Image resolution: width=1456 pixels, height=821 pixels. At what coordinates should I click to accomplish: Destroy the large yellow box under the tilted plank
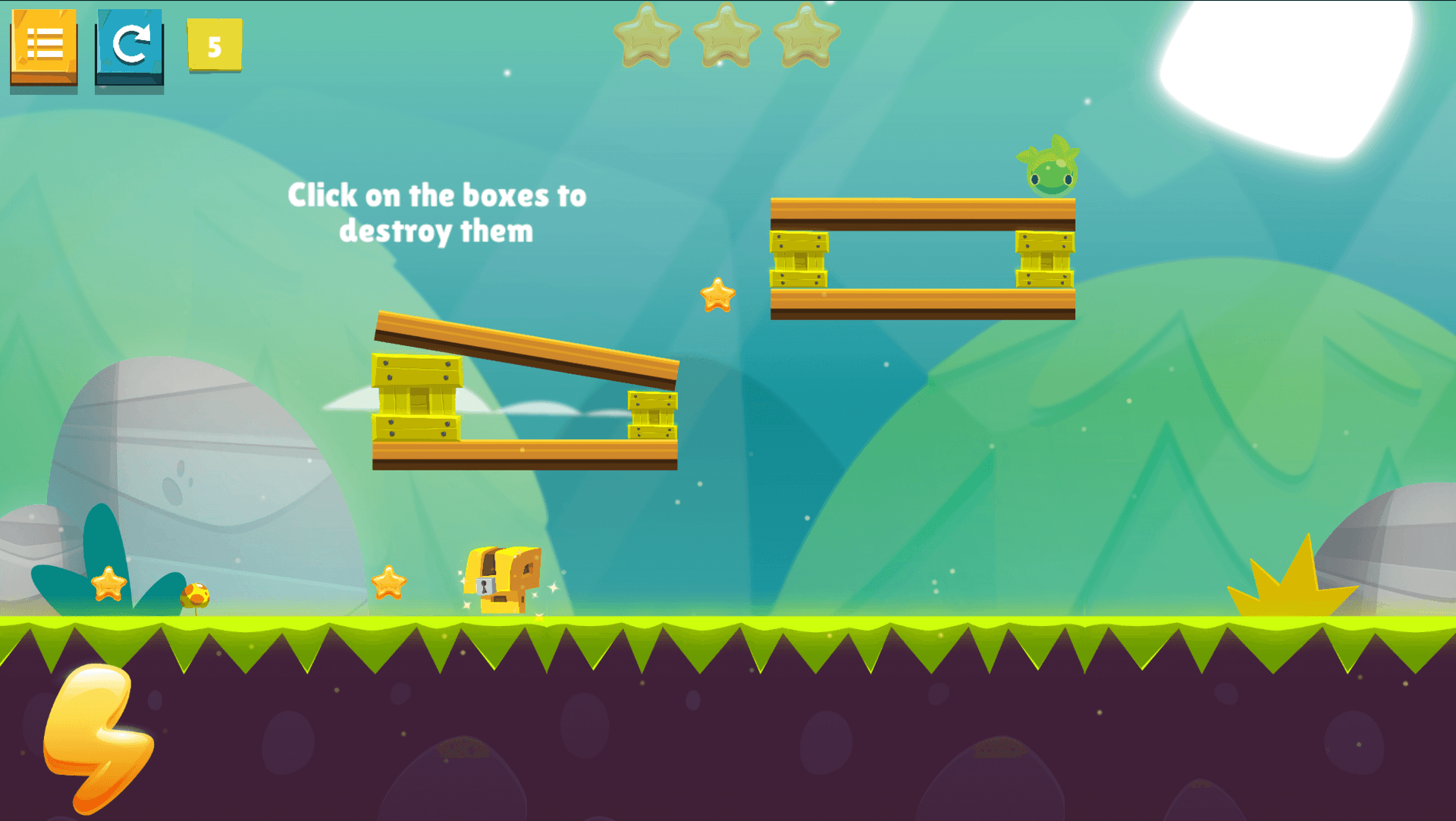(416, 398)
